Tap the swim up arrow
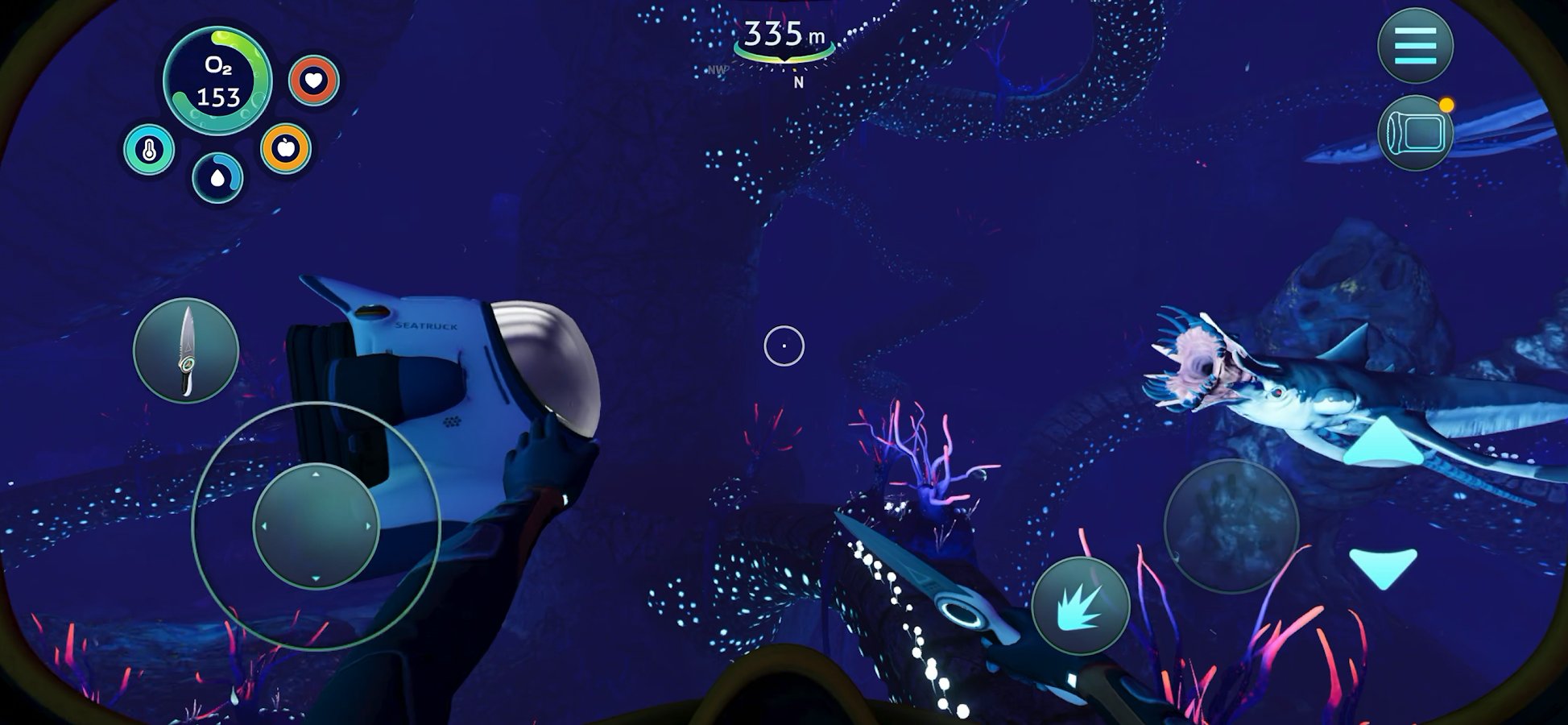This screenshot has width=1568, height=725. click(x=1383, y=442)
